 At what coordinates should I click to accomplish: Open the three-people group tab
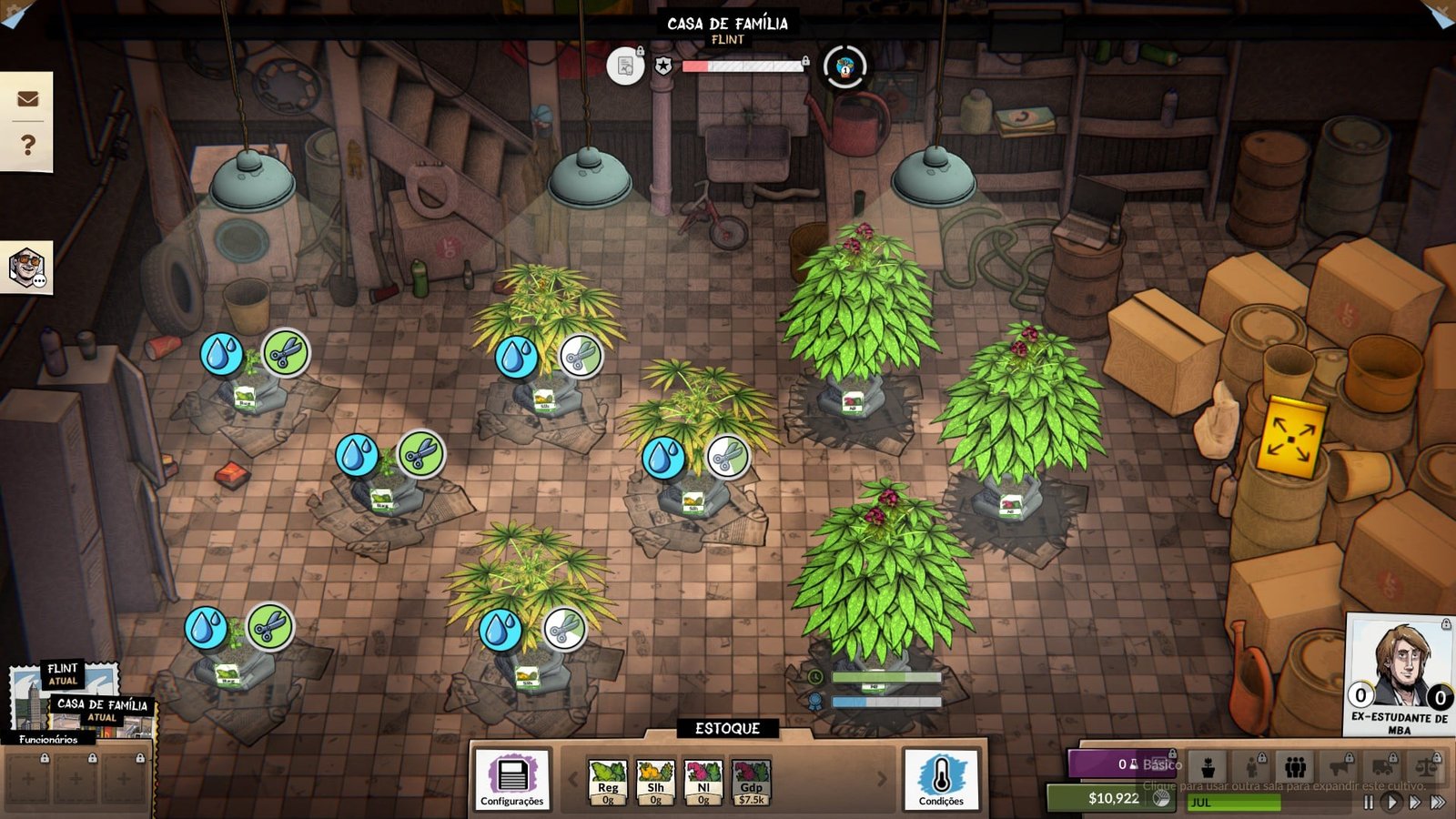(x=1295, y=767)
